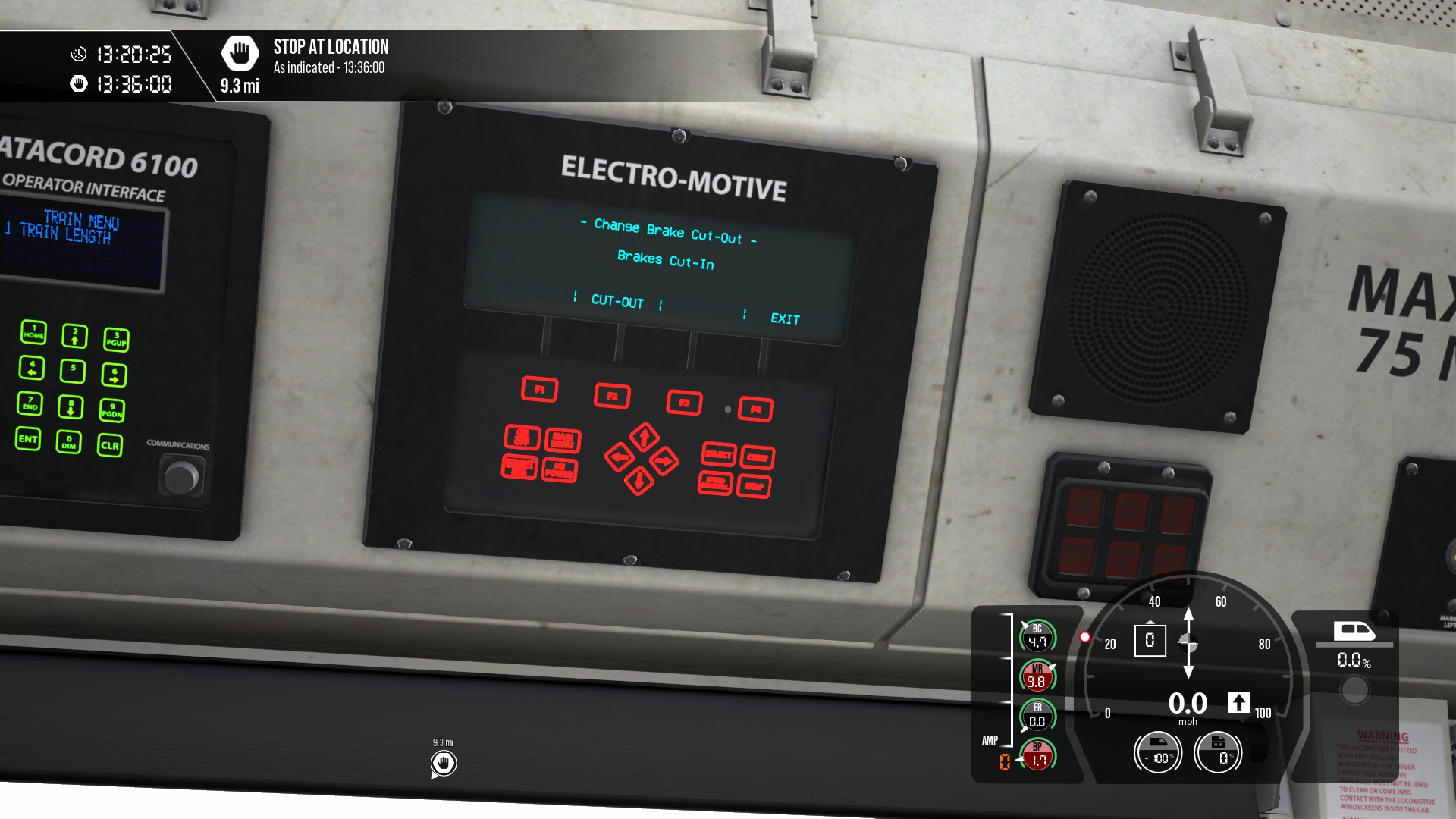Dim the display with 0 DIM key
Viewport: 1456px width, 819px height.
click(69, 442)
